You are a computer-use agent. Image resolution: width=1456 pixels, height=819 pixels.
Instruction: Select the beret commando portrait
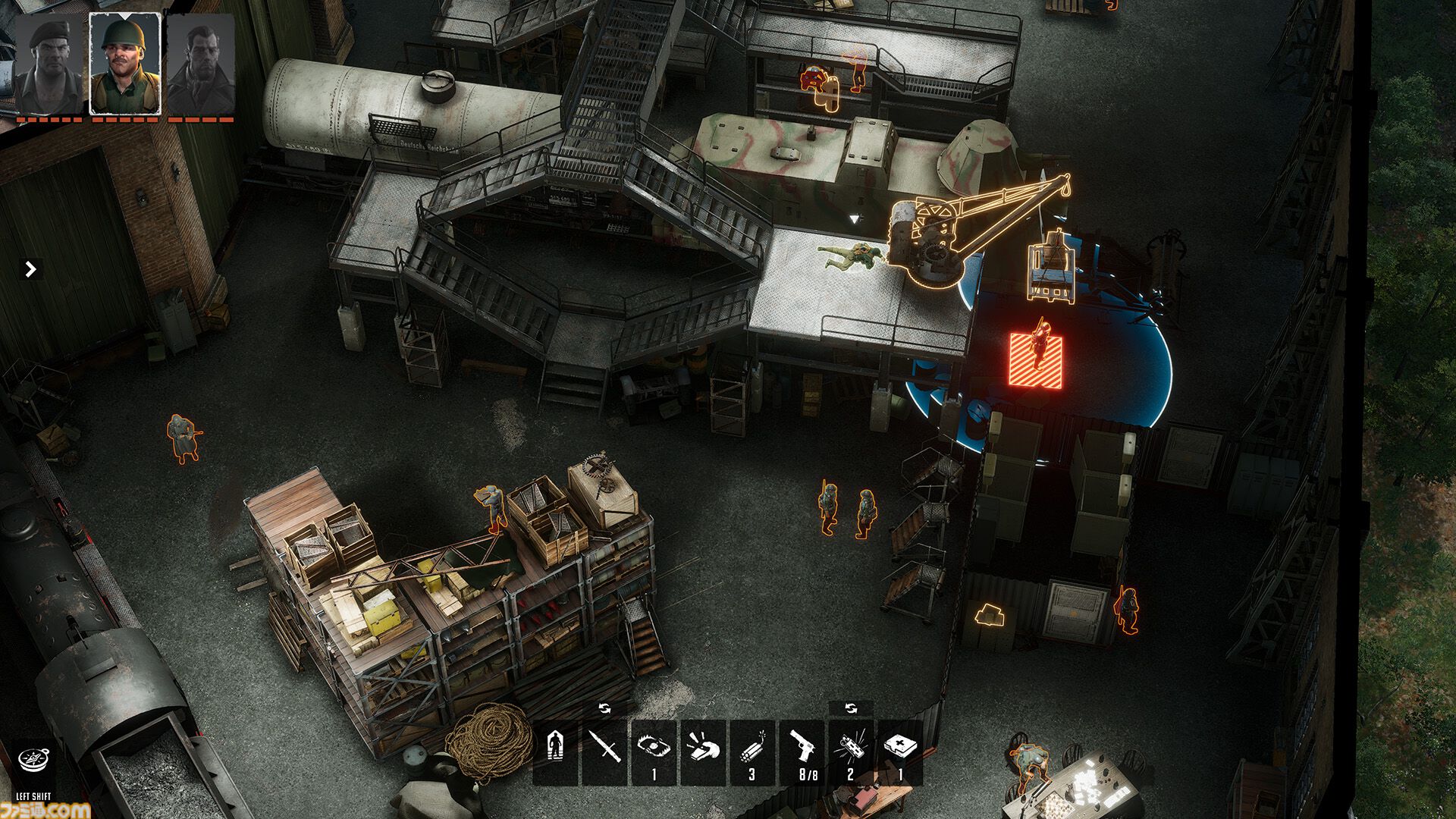tap(49, 64)
